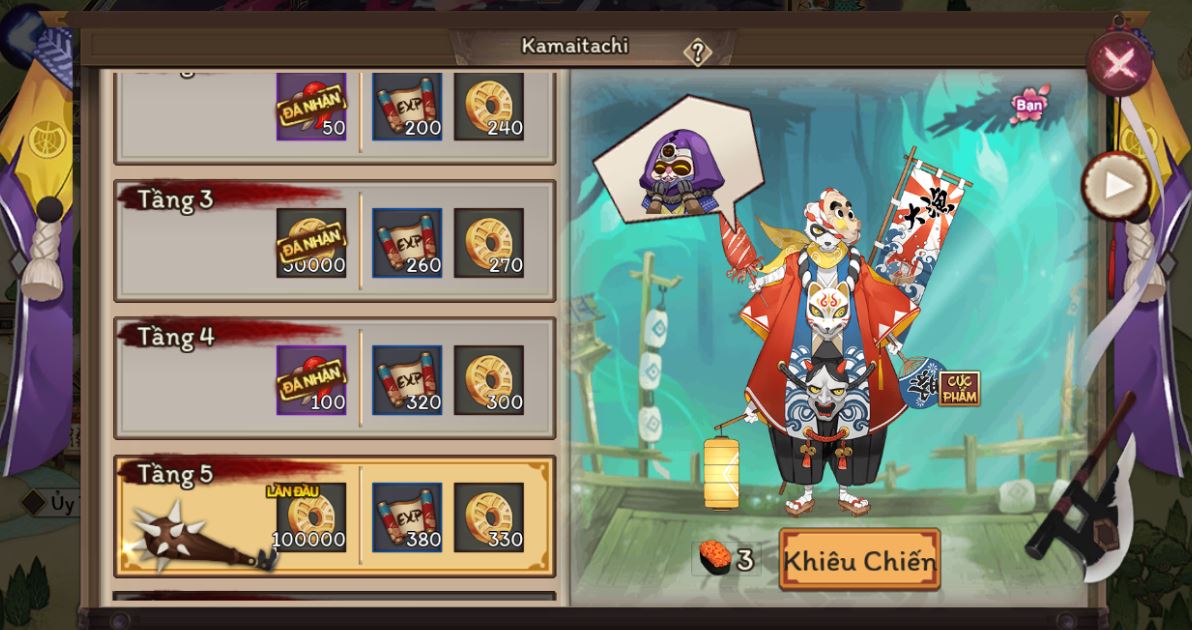This screenshot has width=1192, height=630.
Task: View the 100000 coin first-clear reward
Action: [x=311, y=518]
